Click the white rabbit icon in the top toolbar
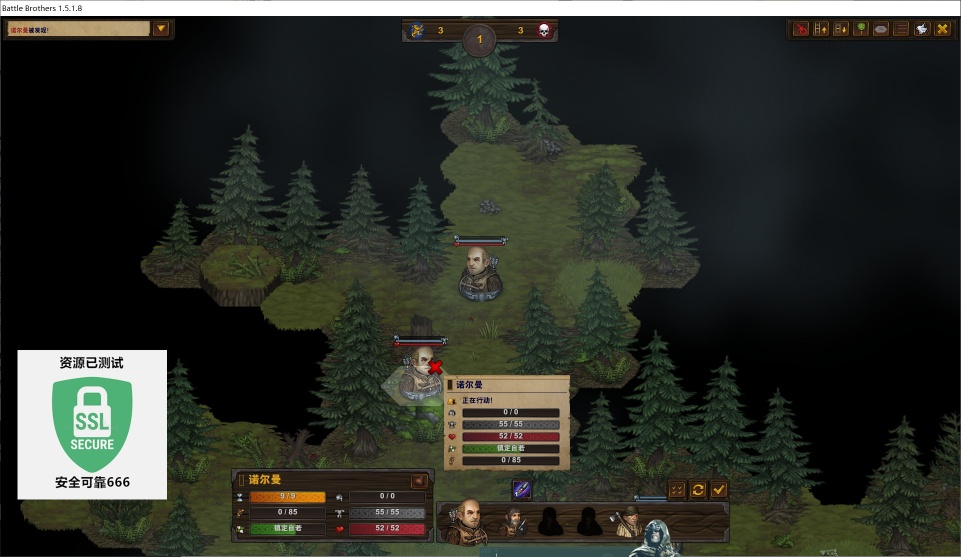Screen dimensions: 961x557 coord(921,29)
